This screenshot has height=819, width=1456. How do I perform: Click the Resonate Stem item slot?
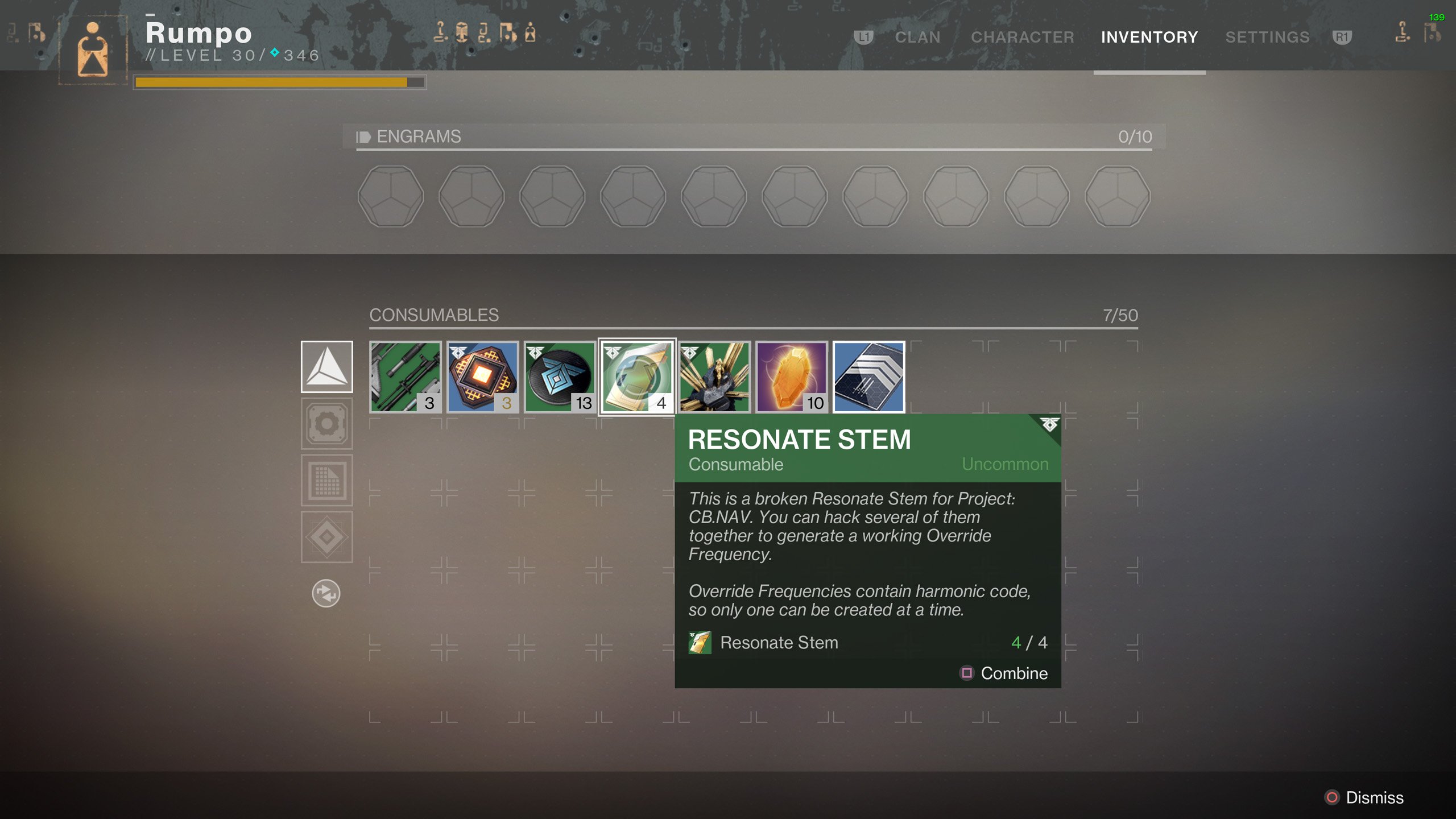pyautogui.click(x=637, y=377)
